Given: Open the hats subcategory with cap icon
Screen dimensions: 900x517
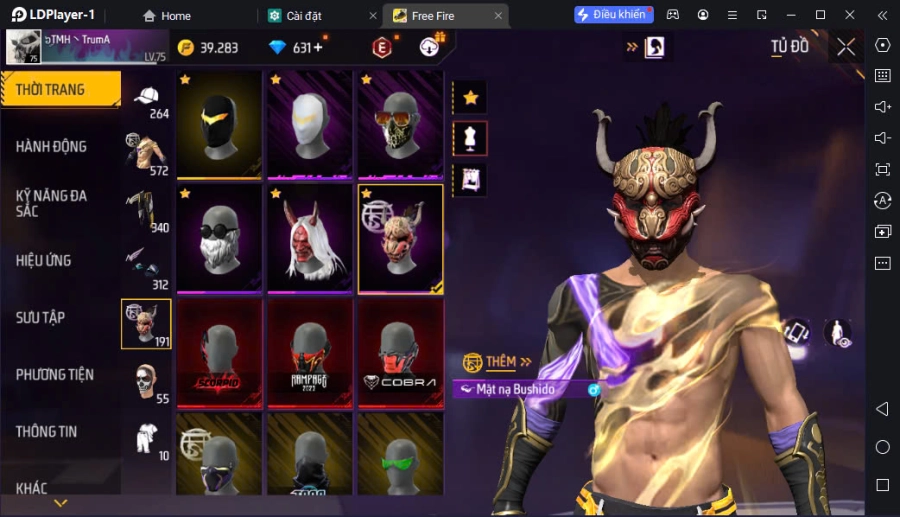Looking at the screenshot, I should [147, 98].
